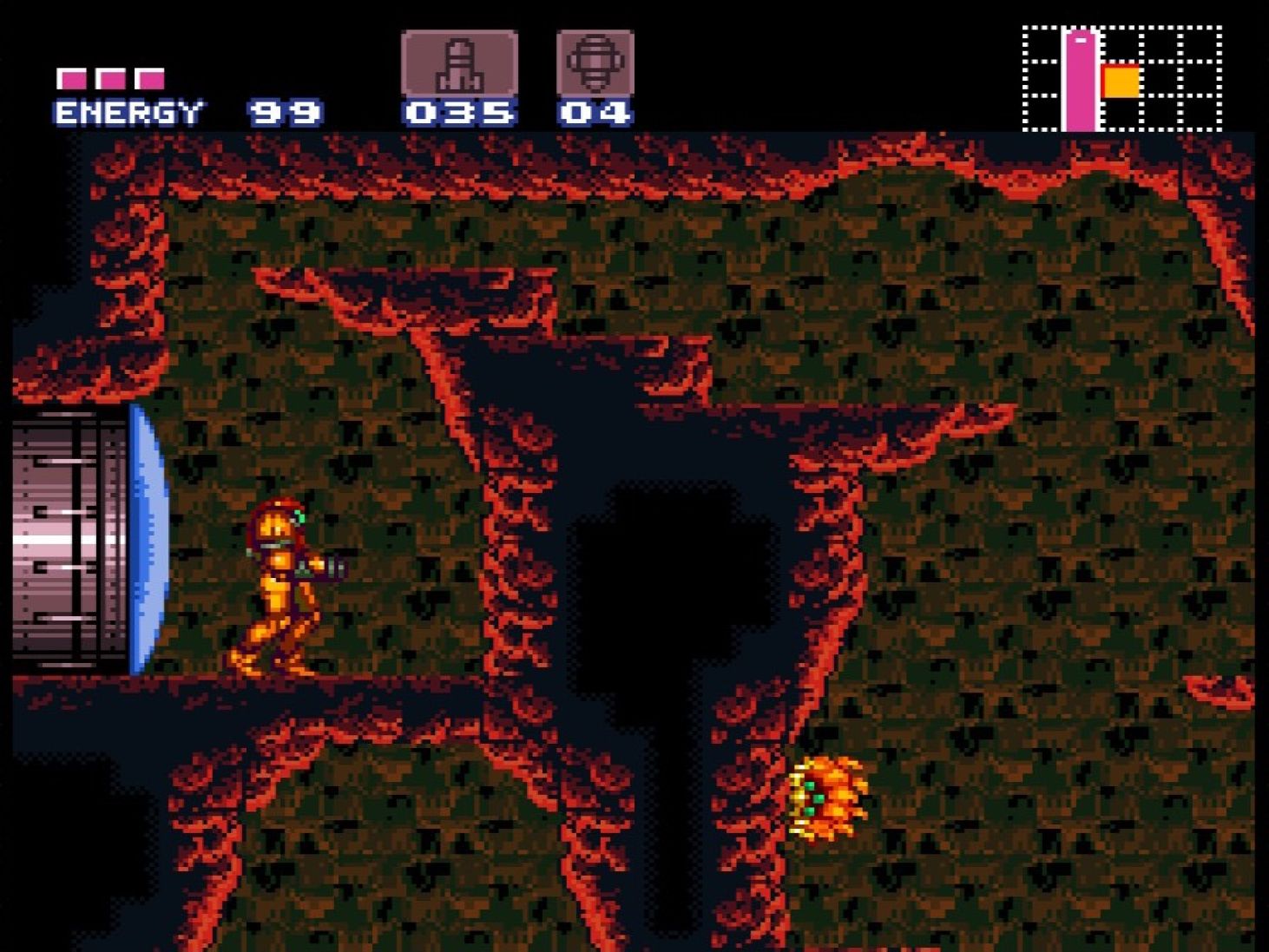The width and height of the screenshot is (1269, 952).
Task: Click the rounded bomb symbol above the 04 counter
Action: click(595, 61)
